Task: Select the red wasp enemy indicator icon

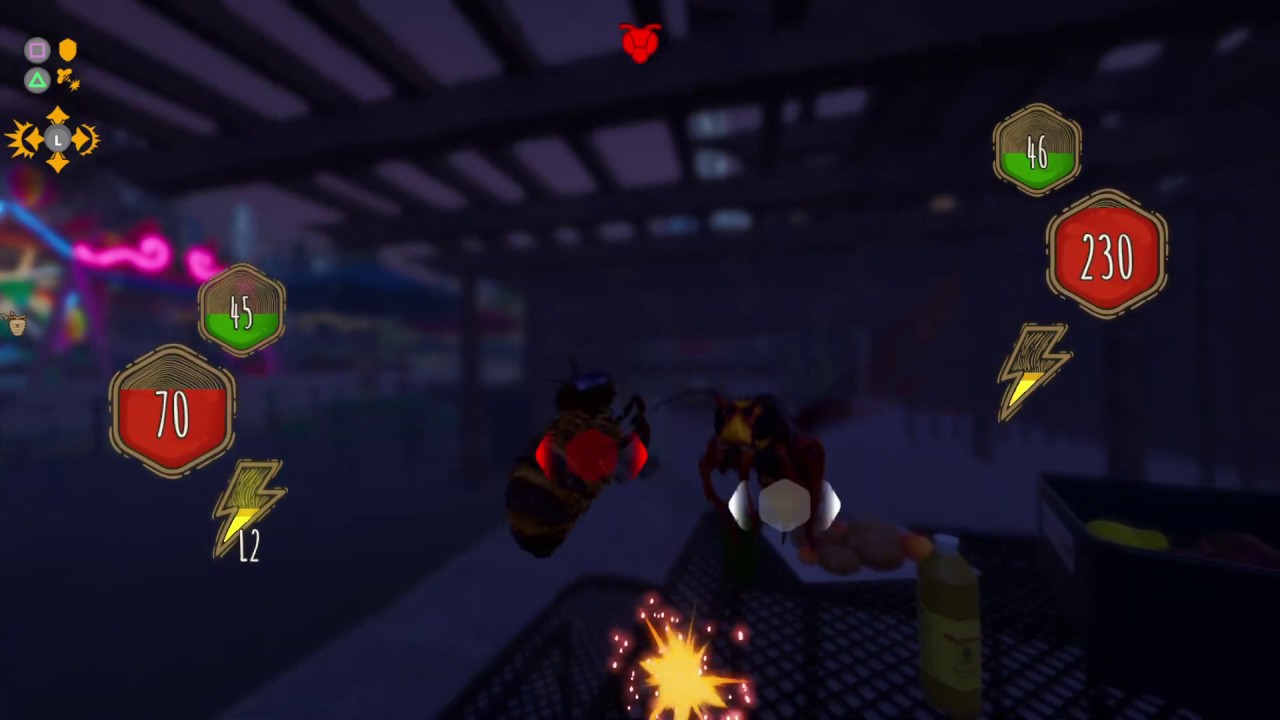Action: [x=640, y=43]
